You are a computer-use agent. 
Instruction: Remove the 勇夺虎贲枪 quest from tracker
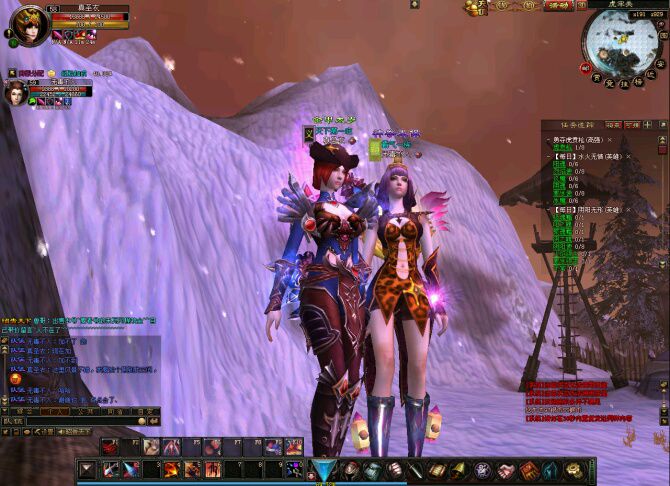tap(610, 141)
